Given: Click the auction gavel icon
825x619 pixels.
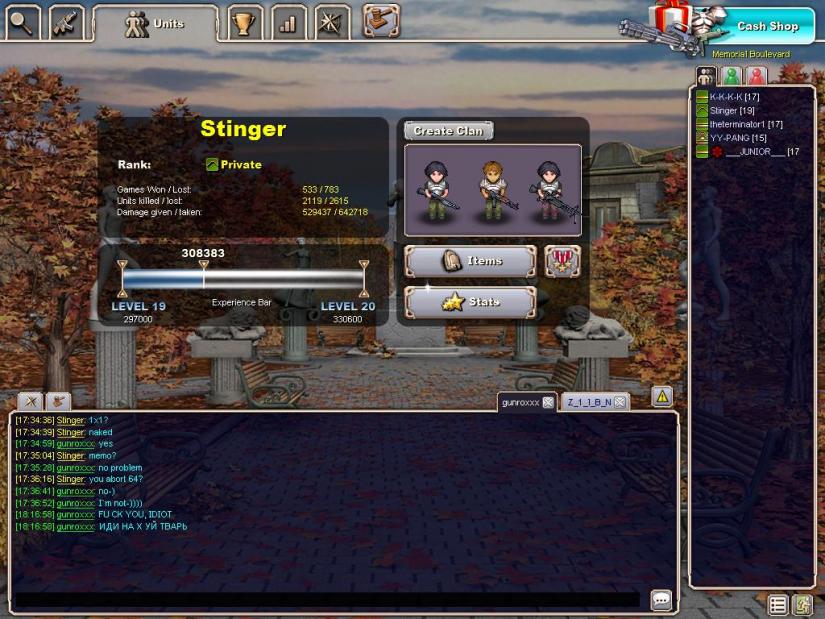Looking at the screenshot, I should click(381, 20).
